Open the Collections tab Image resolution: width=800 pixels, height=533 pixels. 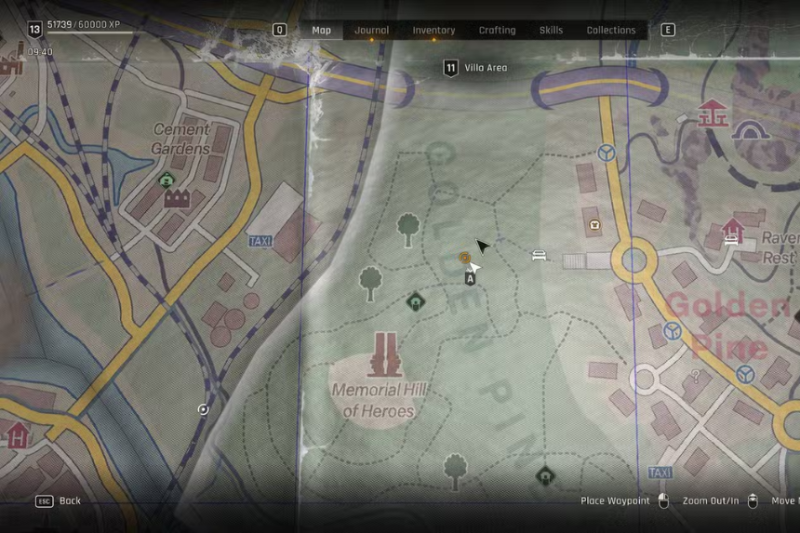pos(611,30)
